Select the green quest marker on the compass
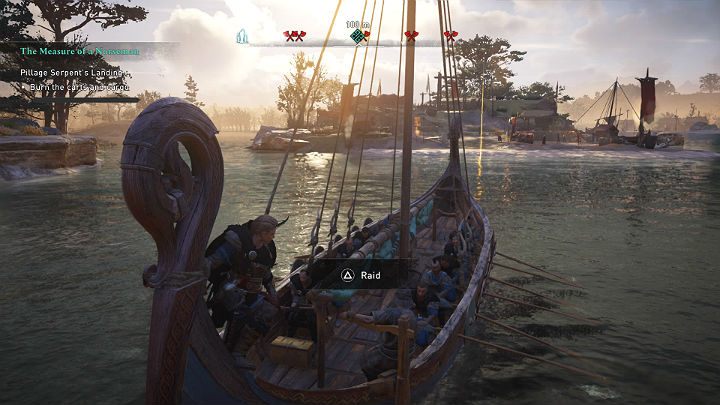 click(357, 36)
